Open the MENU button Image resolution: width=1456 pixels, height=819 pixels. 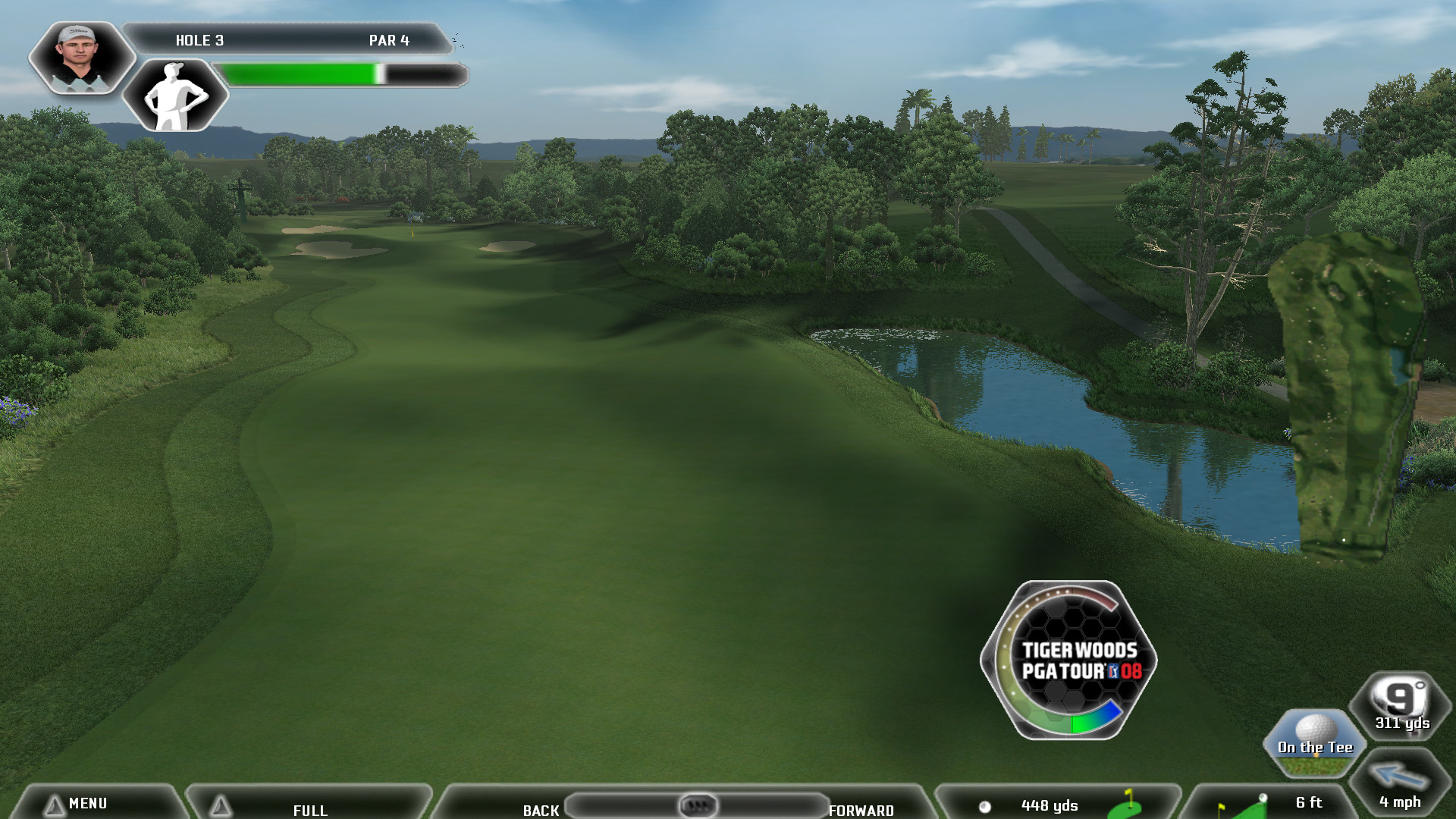[x=87, y=803]
